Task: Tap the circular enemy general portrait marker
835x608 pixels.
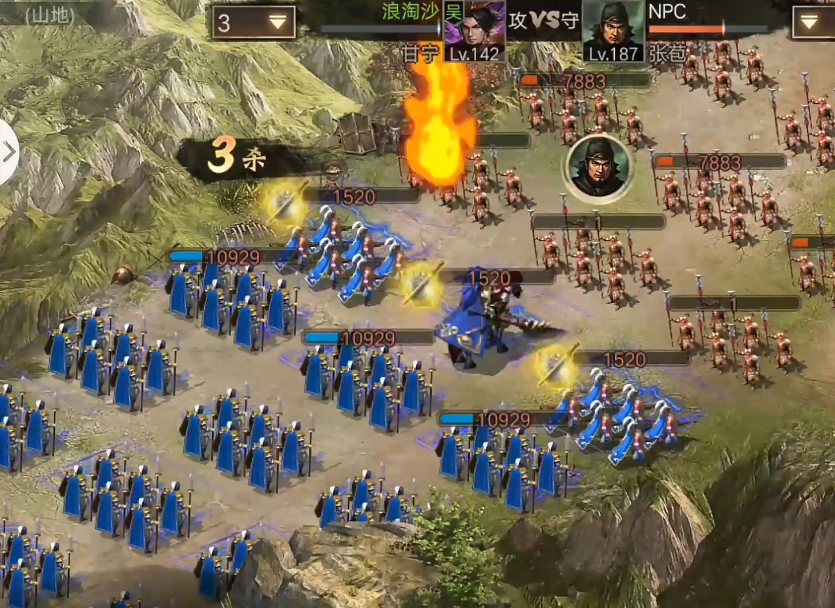Action: tap(598, 166)
